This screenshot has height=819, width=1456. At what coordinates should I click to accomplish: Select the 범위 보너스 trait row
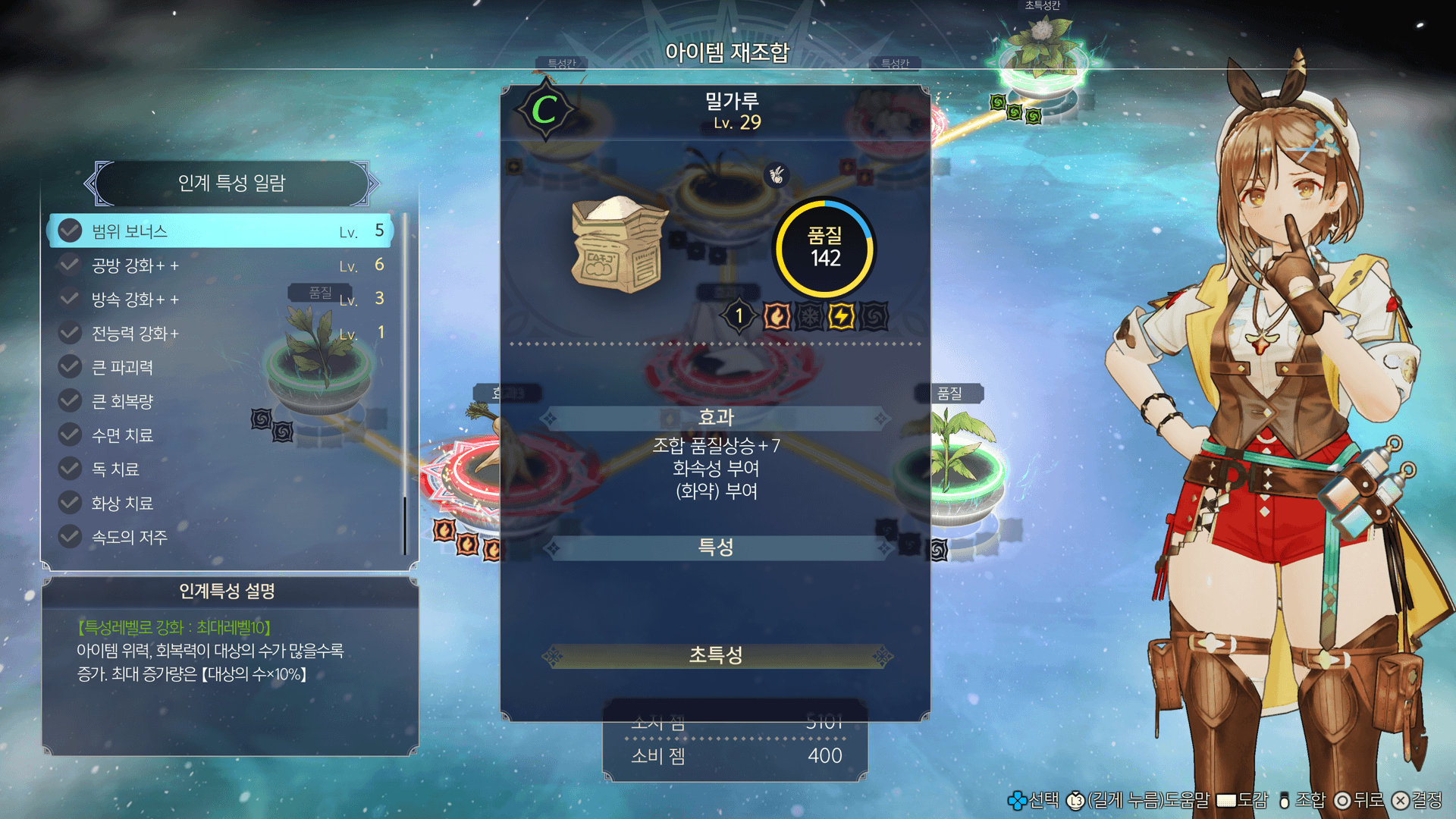pyautogui.click(x=220, y=231)
